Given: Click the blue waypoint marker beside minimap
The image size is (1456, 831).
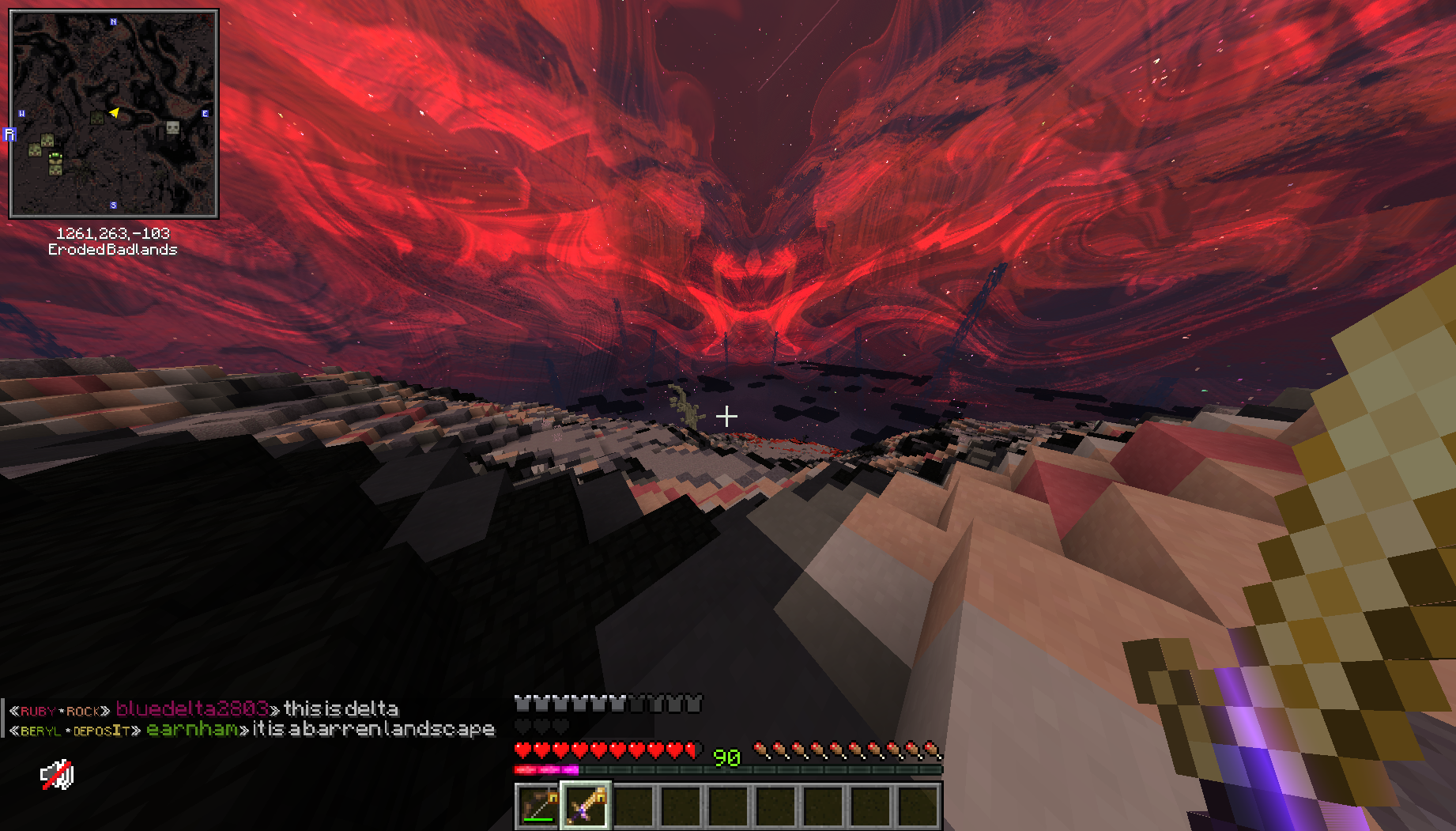Looking at the screenshot, I should (x=9, y=134).
